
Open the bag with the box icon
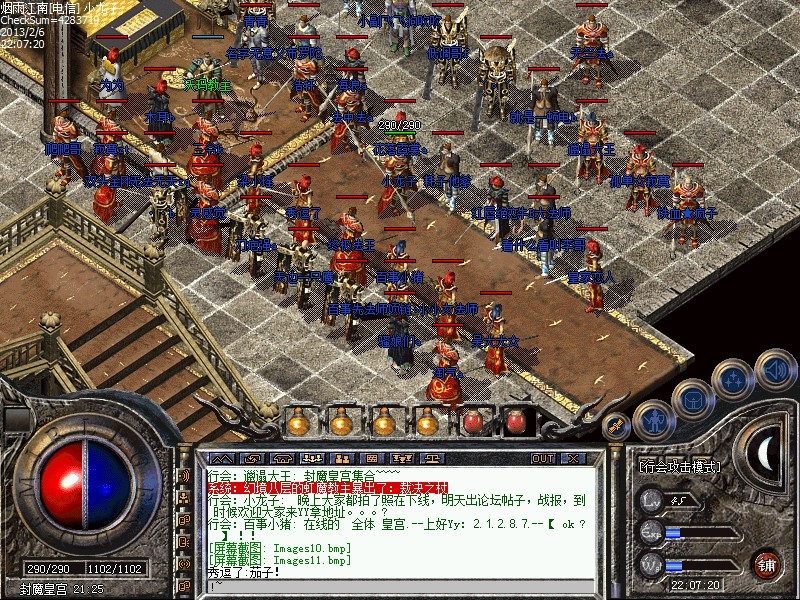tap(693, 399)
